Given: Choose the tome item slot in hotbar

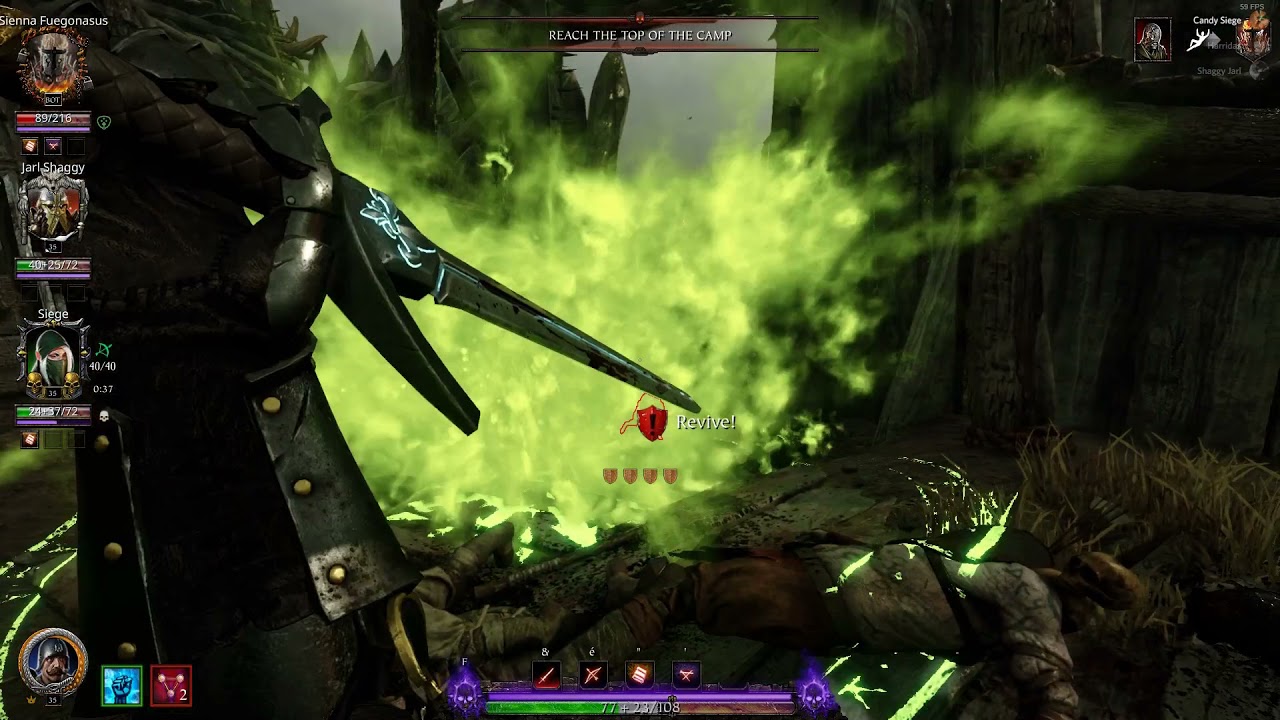Looking at the screenshot, I should (640, 676).
